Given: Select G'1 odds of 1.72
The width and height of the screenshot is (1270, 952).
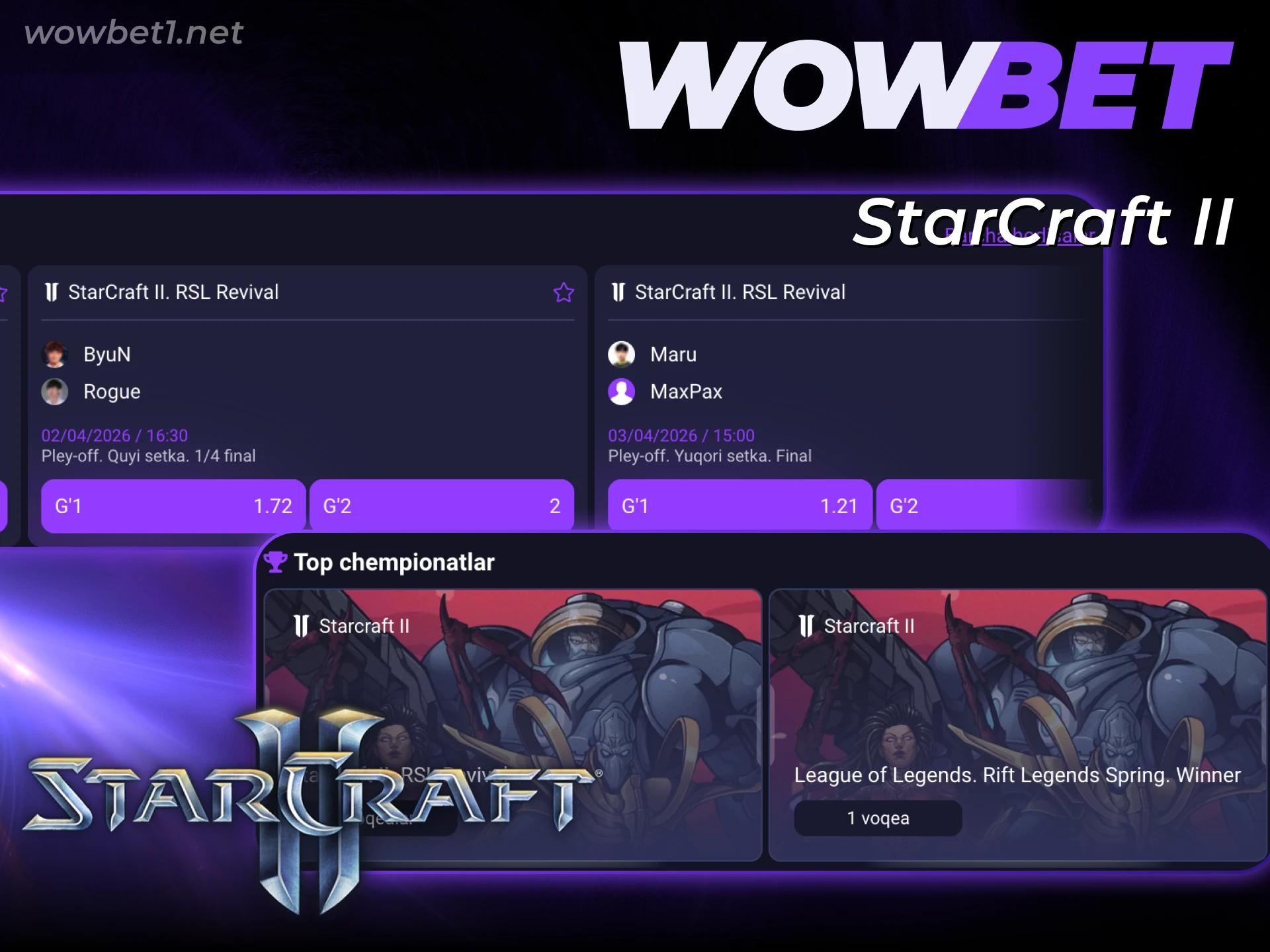Looking at the screenshot, I should click(173, 506).
